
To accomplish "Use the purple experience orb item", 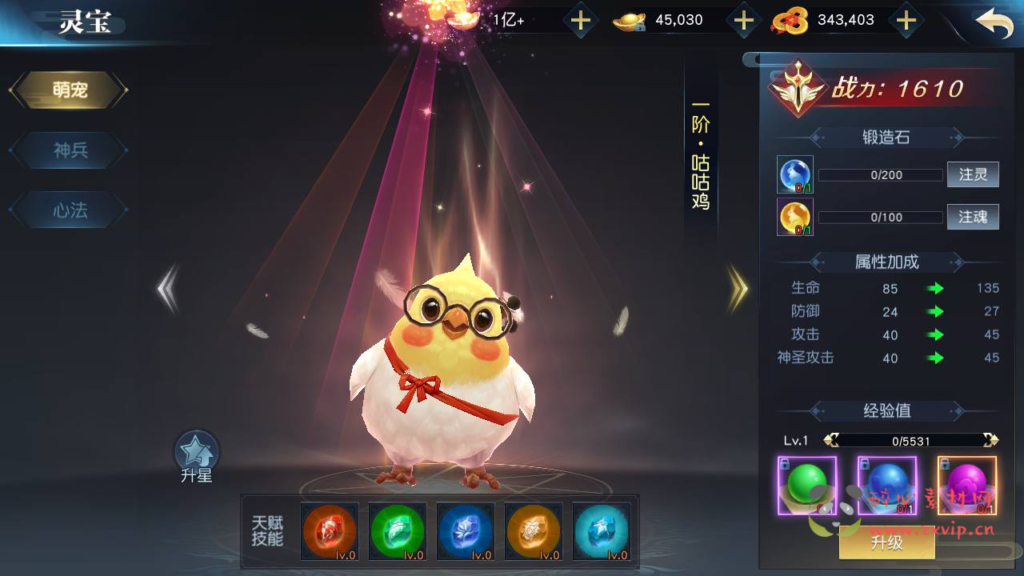I will pyautogui.click(x=966, y=485).
